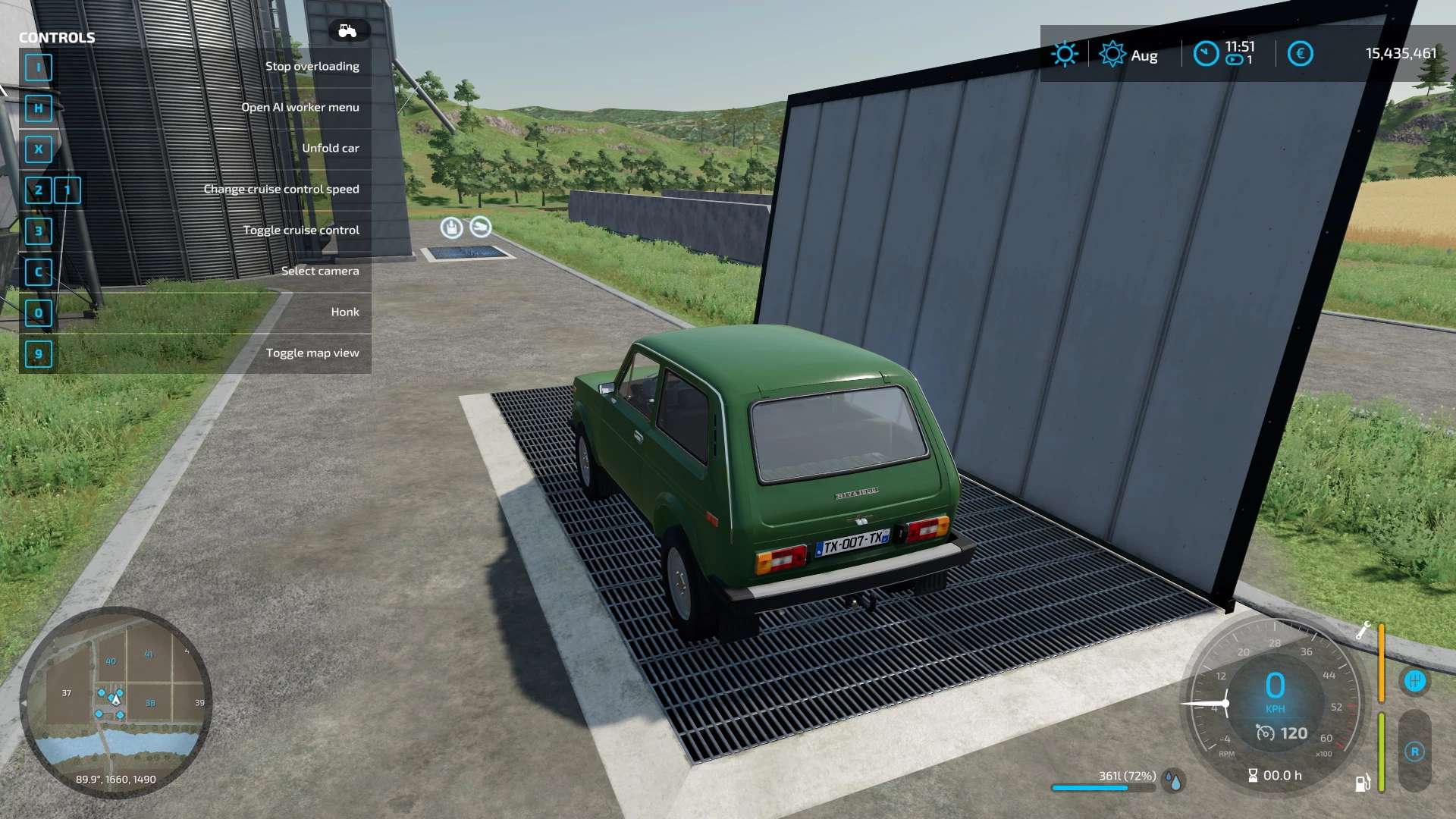Image resolution: width=1456 pixels, height=819 pixels.
Task: Toggle the cruise control speed icon
Action: (x=1265, y=733)
